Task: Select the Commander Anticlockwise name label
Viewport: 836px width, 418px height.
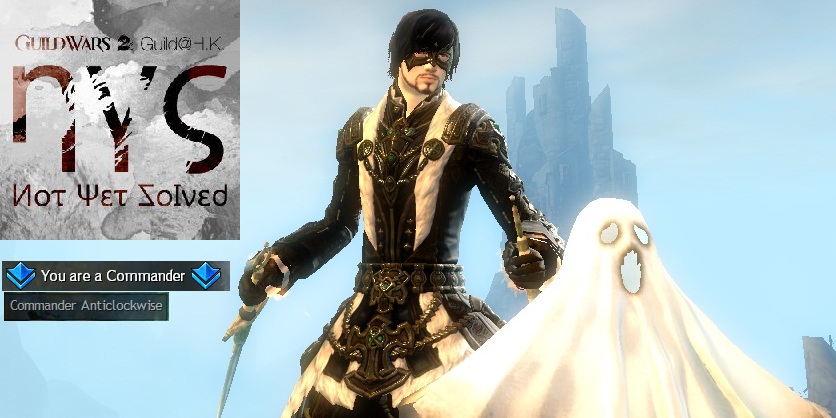Action: click(85, 307)
